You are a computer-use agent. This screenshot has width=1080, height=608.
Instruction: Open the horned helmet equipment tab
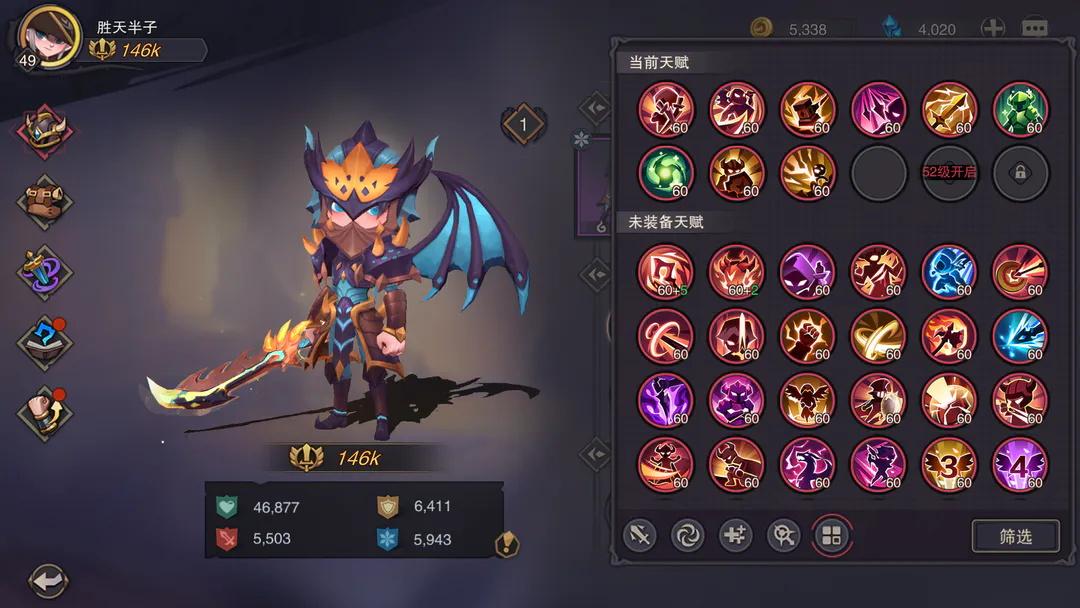click(x=44, y=133)
